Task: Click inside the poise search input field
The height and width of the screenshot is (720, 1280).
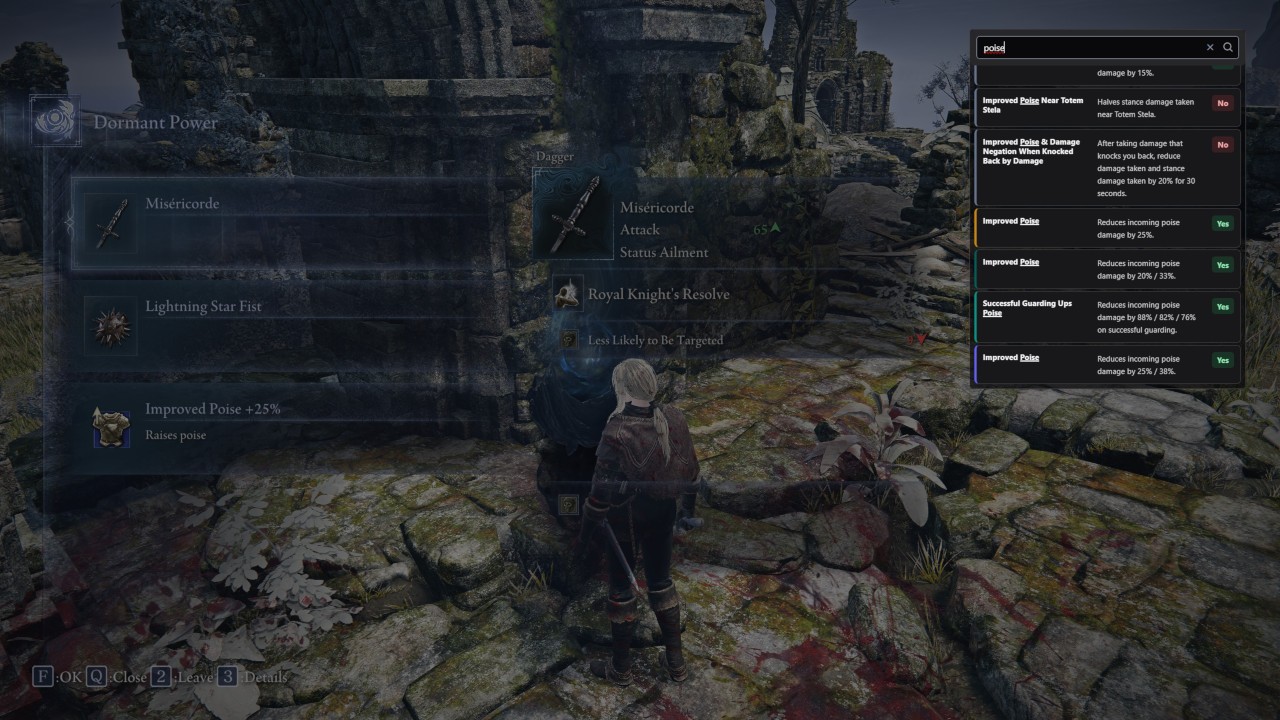Action: (1090, 47)
